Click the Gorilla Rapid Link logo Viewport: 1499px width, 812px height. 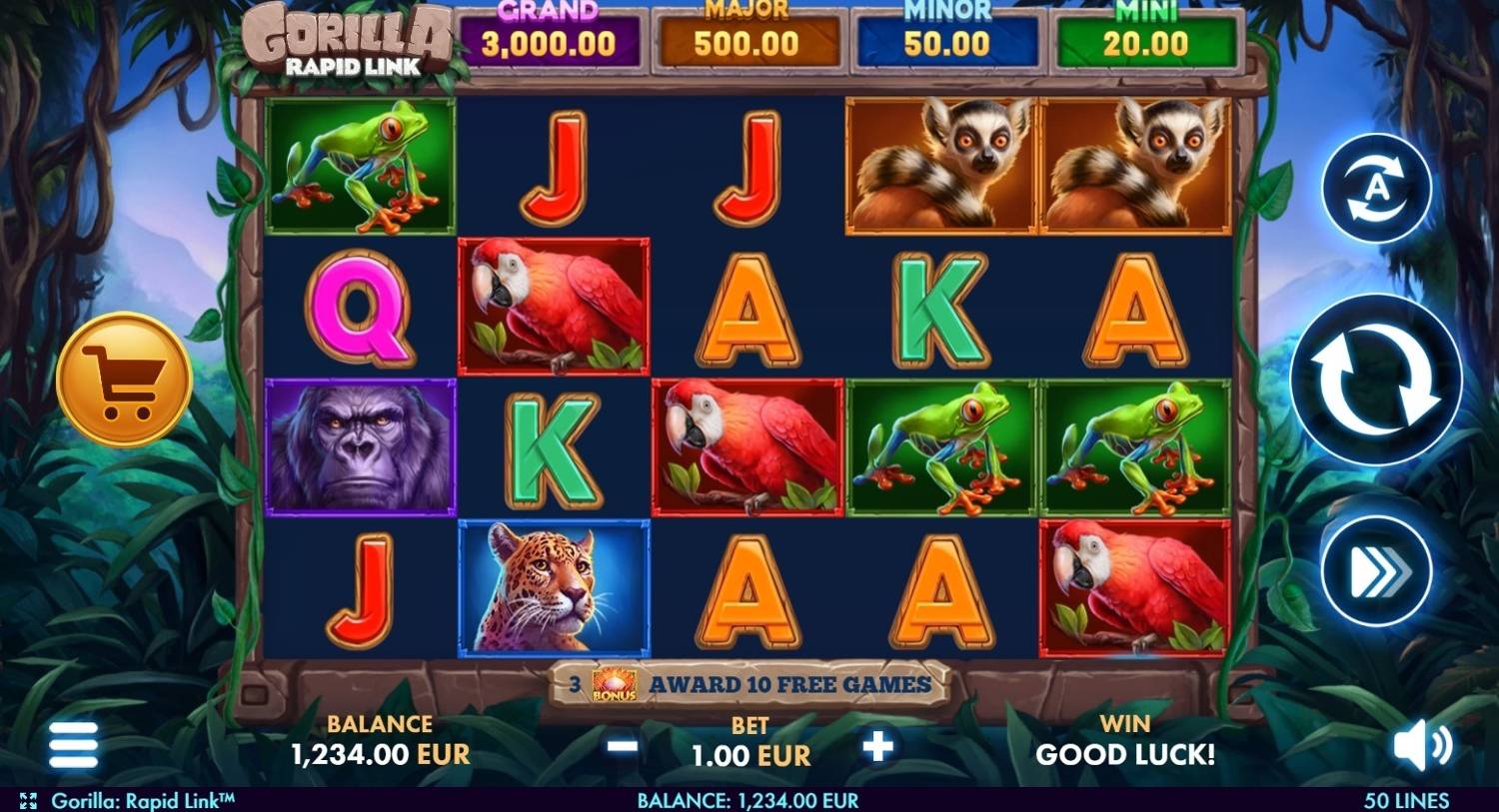point(345,40)
